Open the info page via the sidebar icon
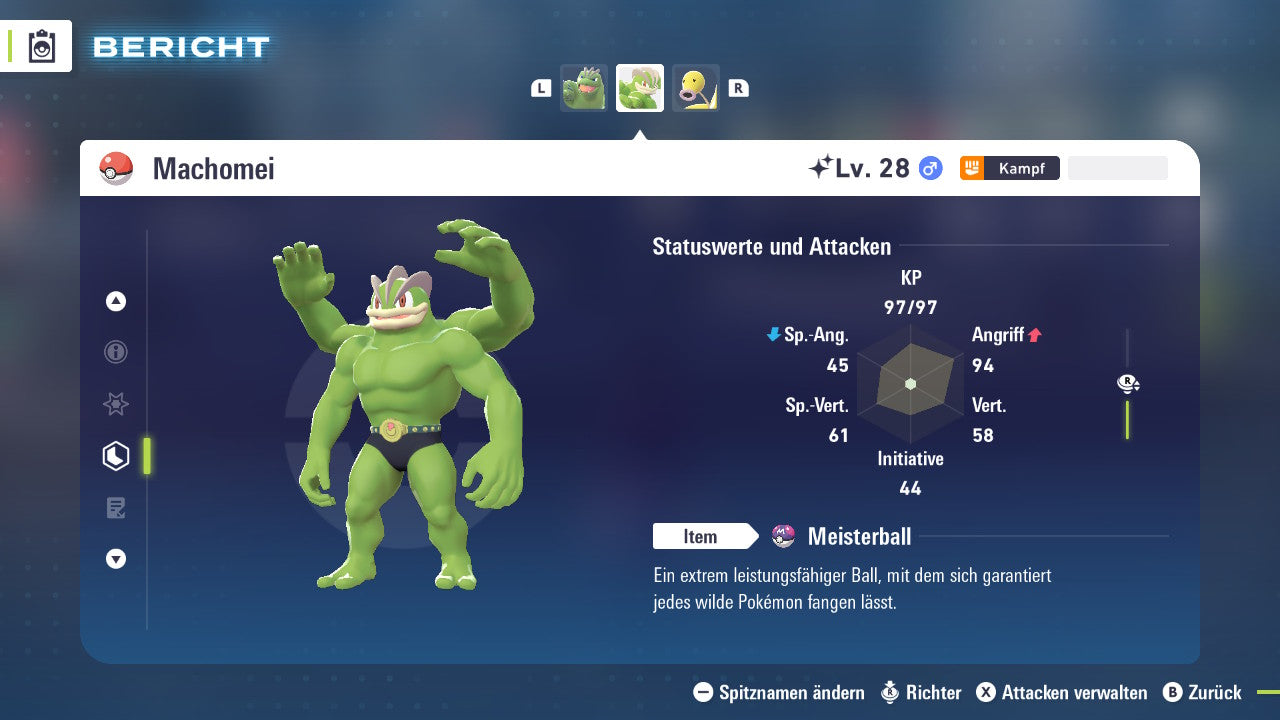Image resolution: width=1280 pixels, height=720 pixels. pos(116,352)
